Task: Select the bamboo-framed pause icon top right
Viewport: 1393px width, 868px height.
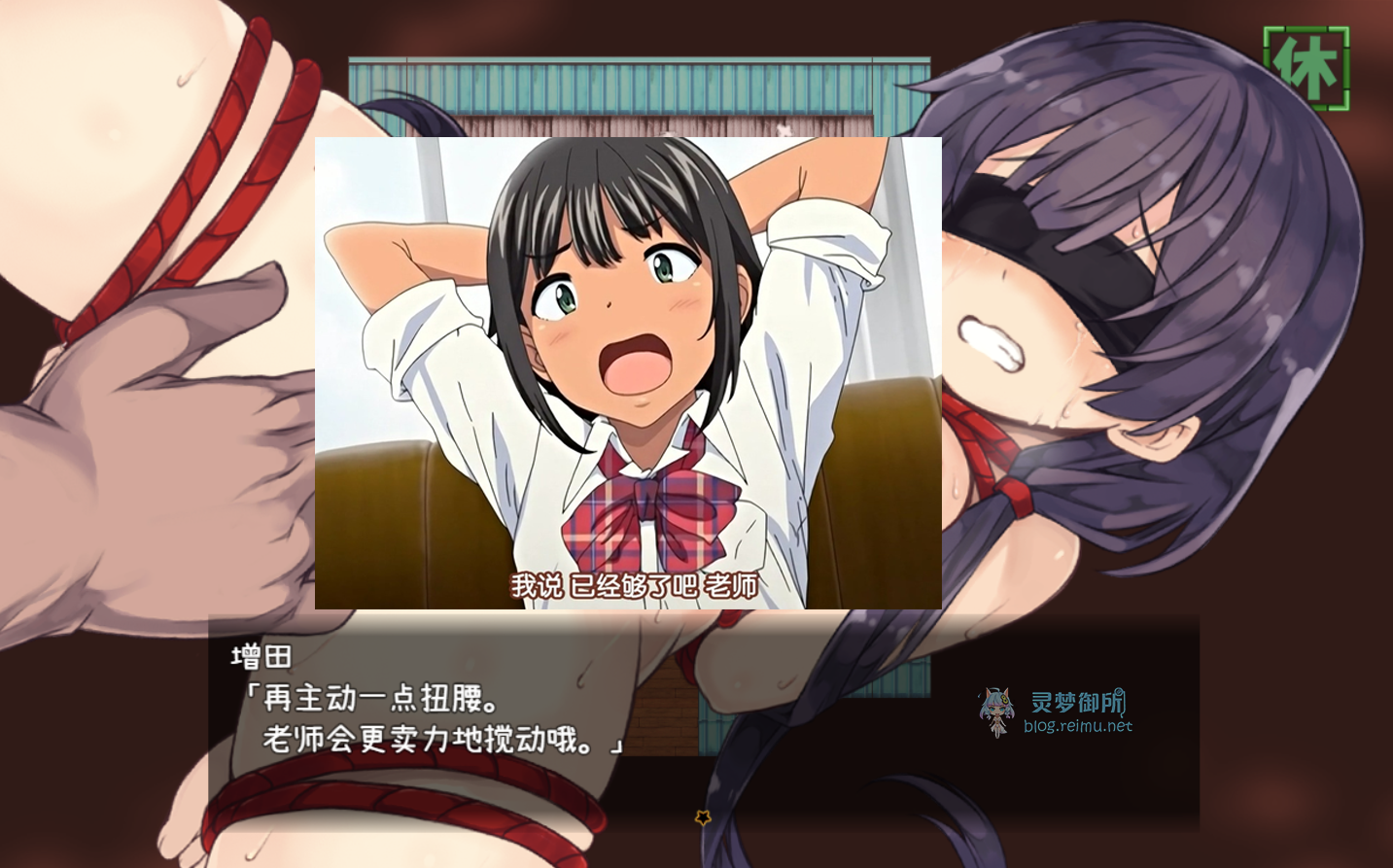Action: [x=1306, y=67]
